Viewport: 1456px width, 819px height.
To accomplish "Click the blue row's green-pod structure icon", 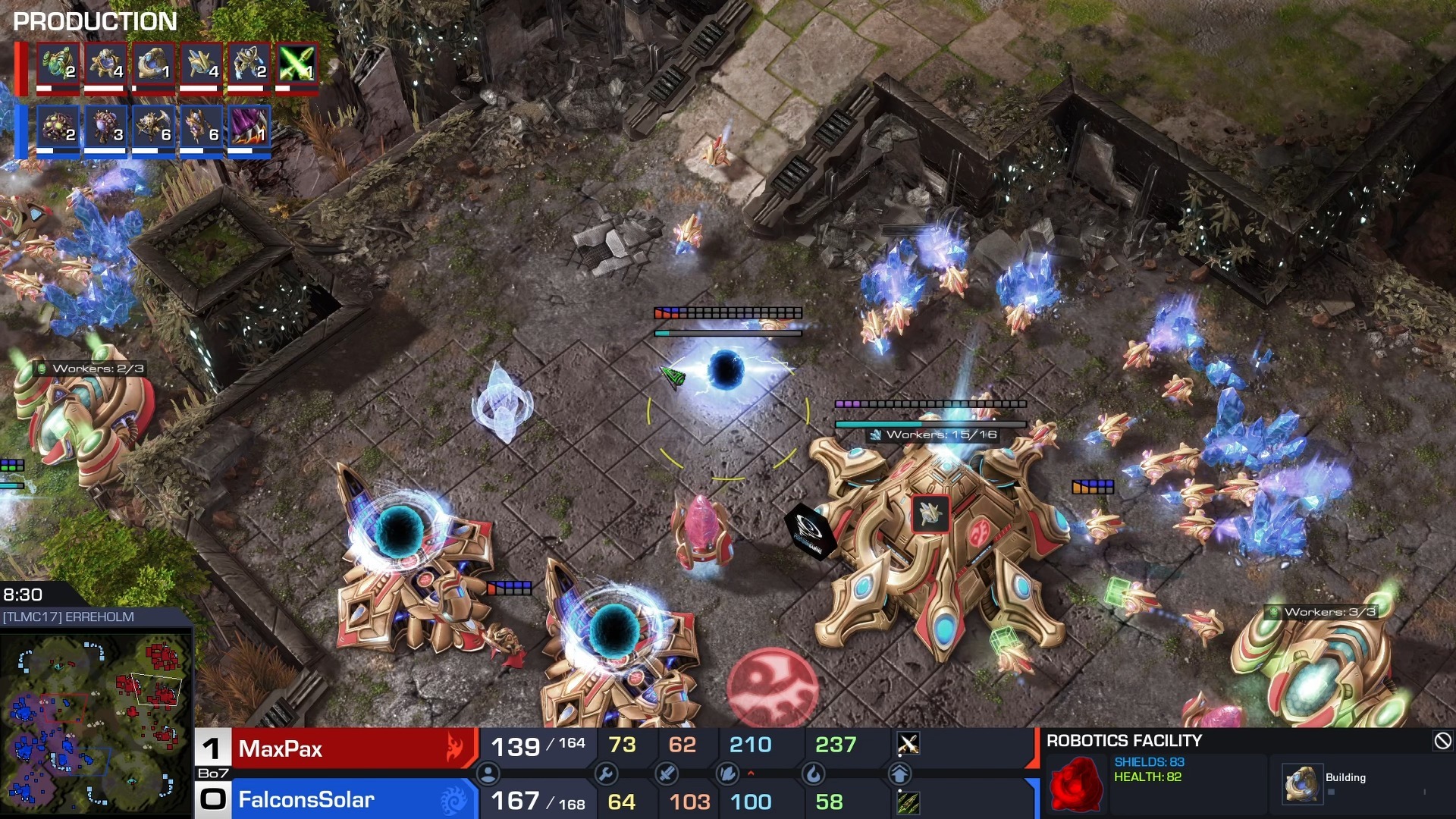I will (x=58, y=126).
